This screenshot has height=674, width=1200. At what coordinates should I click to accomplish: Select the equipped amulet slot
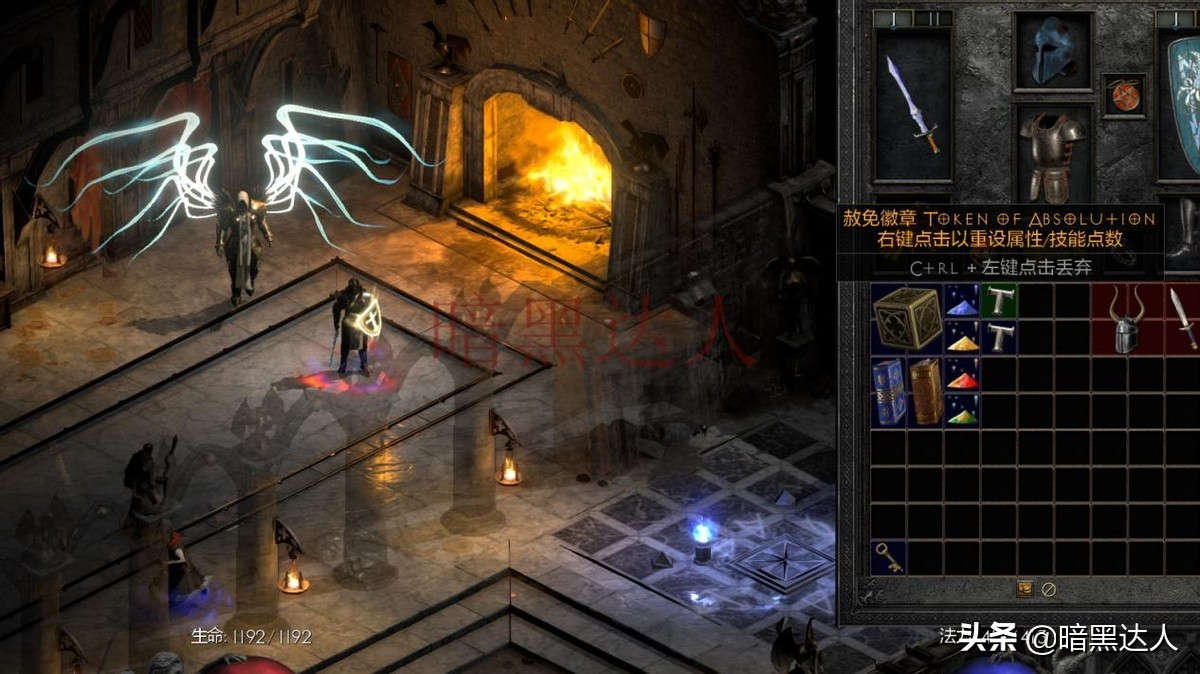point(1124,96)
